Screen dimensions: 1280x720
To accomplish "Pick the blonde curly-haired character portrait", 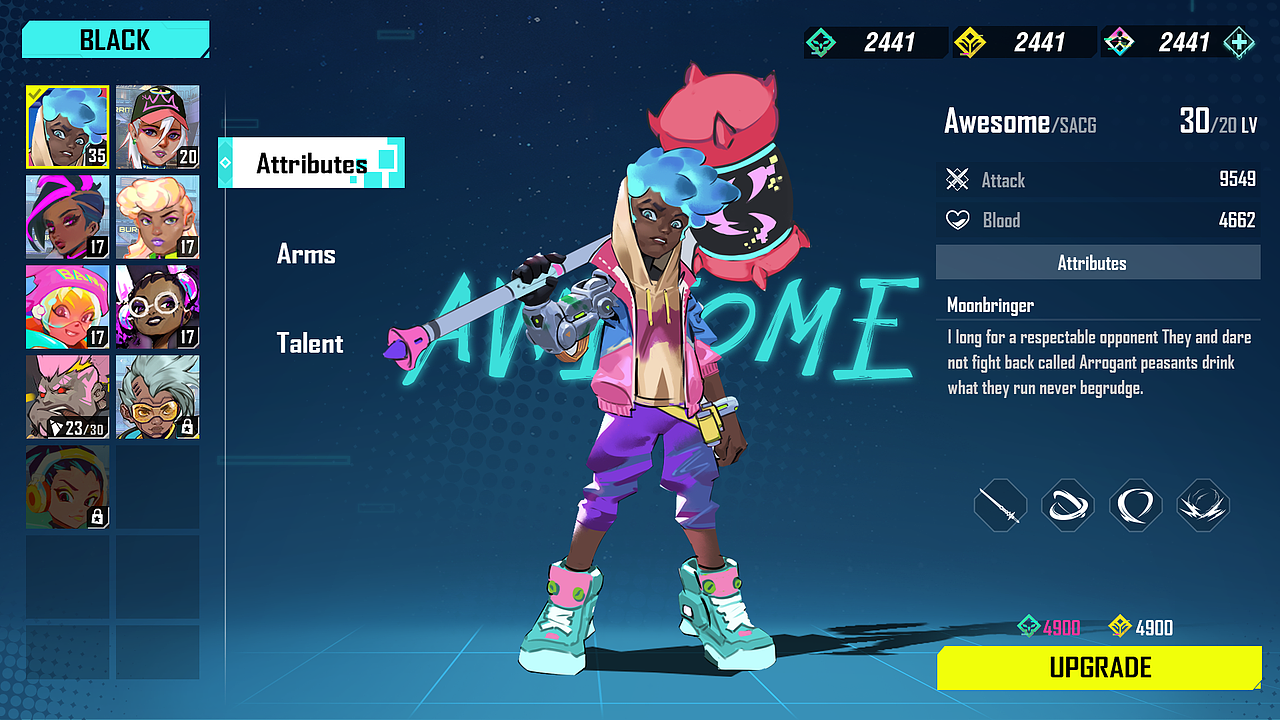I will (x=157, y=217).
